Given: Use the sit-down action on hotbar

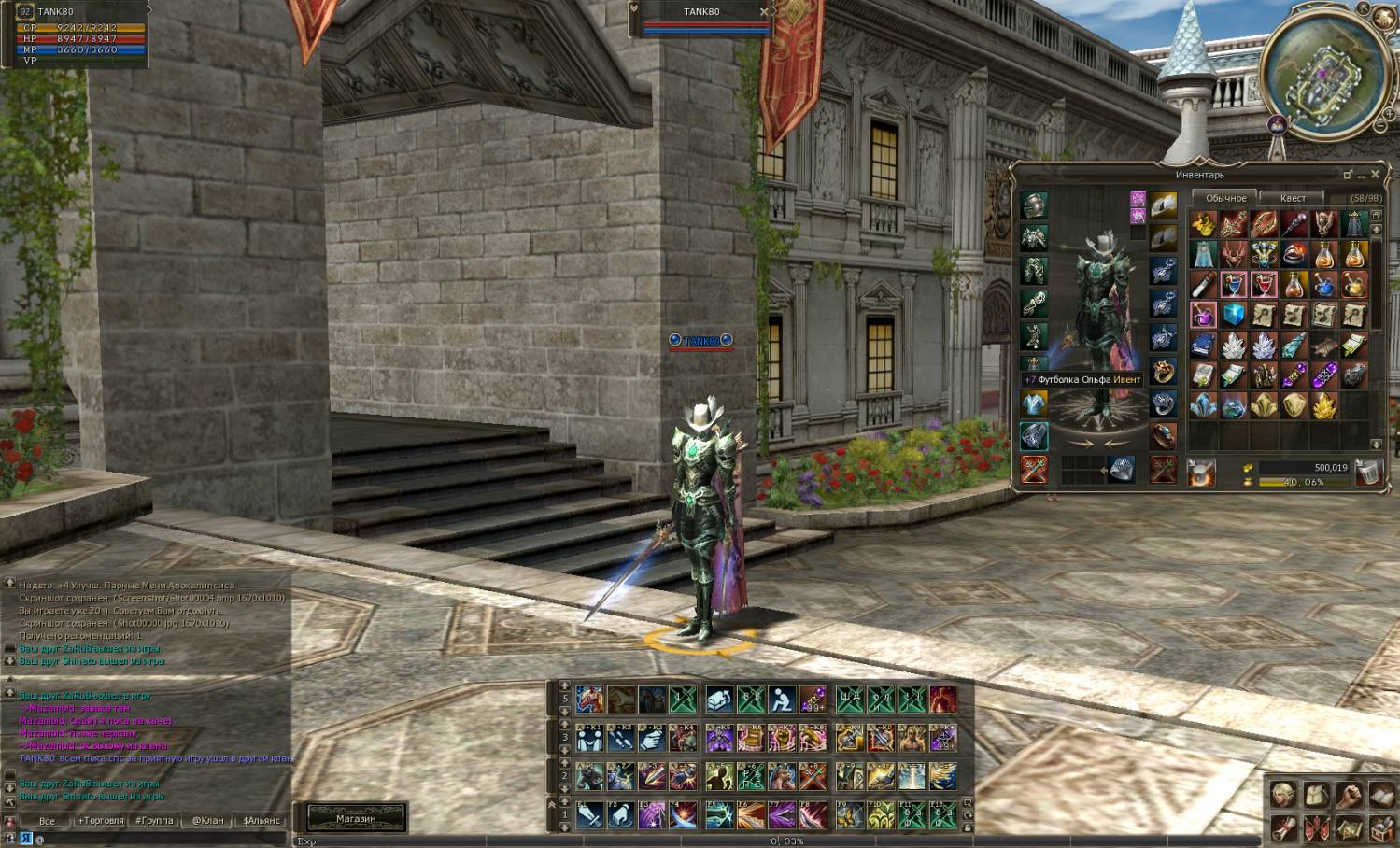Looking at the screenshot, I should pos(782,700).
